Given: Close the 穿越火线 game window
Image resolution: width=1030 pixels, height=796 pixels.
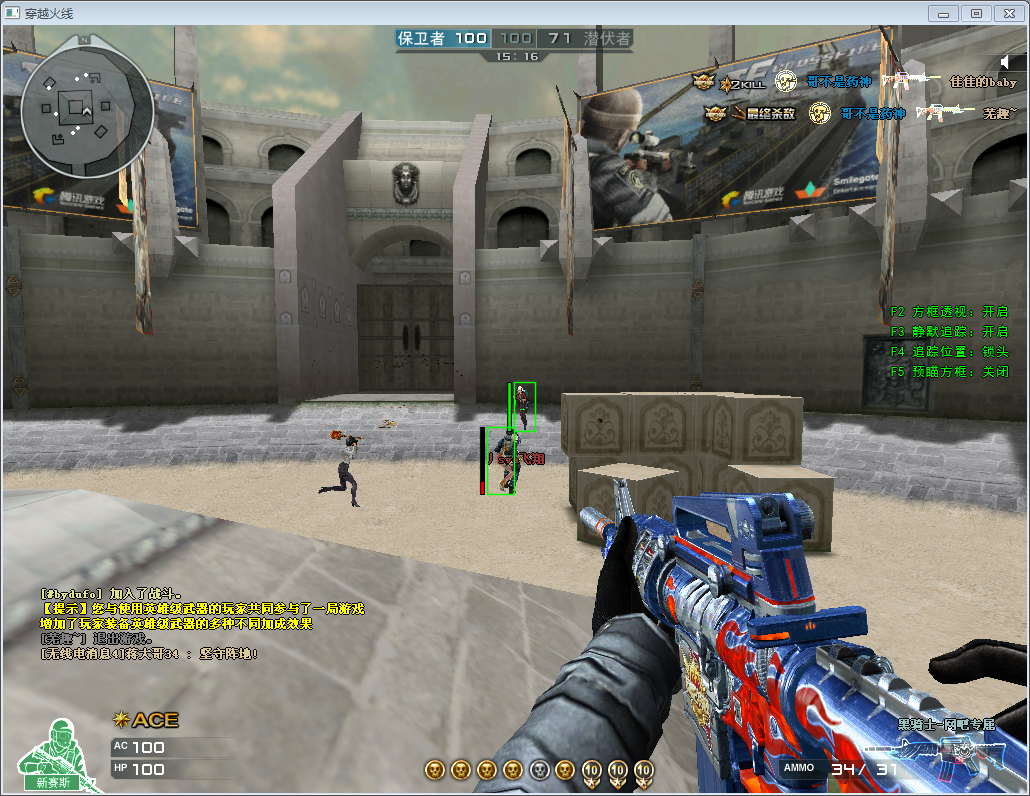Looking at the screenshot, I should coord(1007,13).
